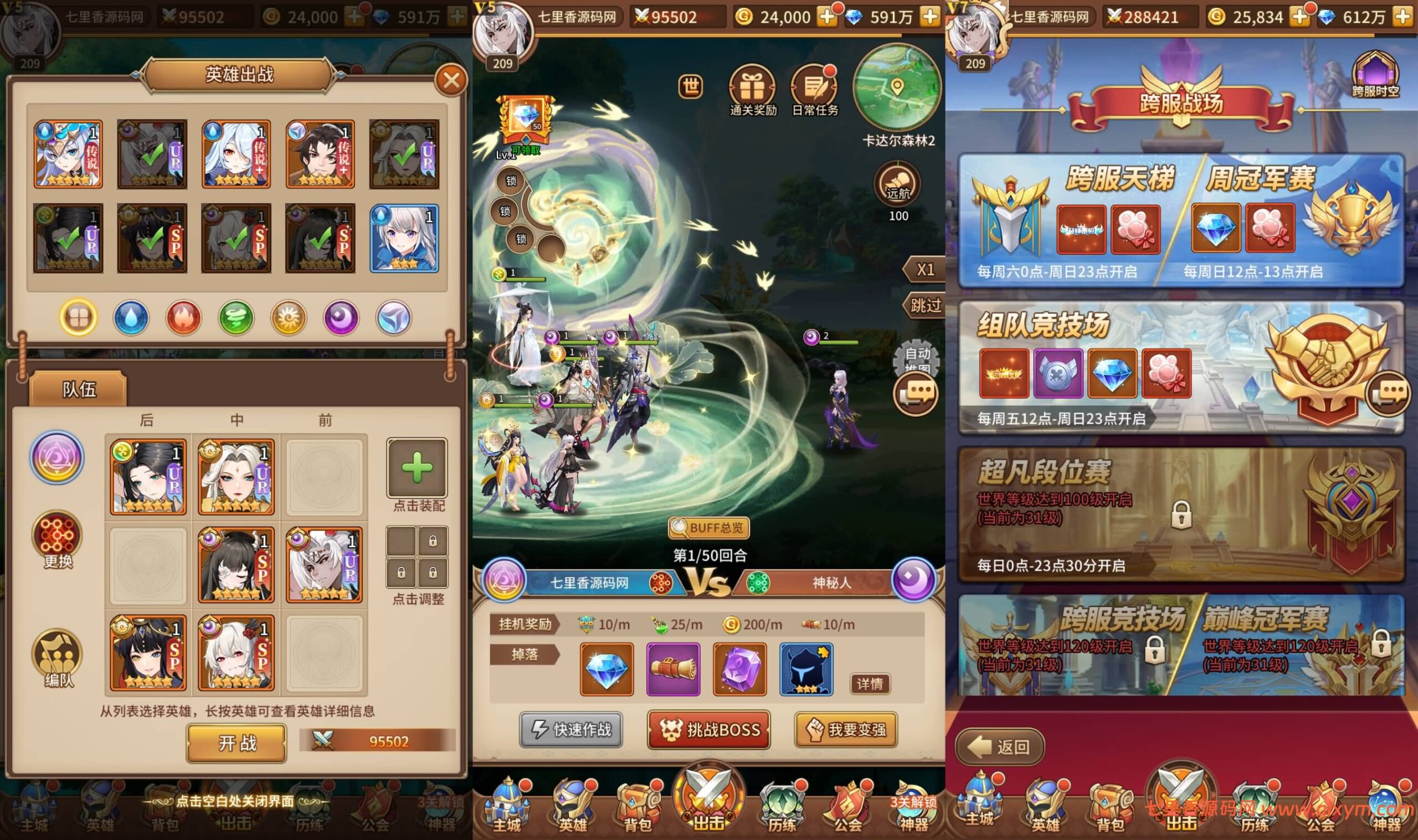Click the green plus 点击装配 slot
This screenshot has width=1418, height=840.
tap(417, 468)
